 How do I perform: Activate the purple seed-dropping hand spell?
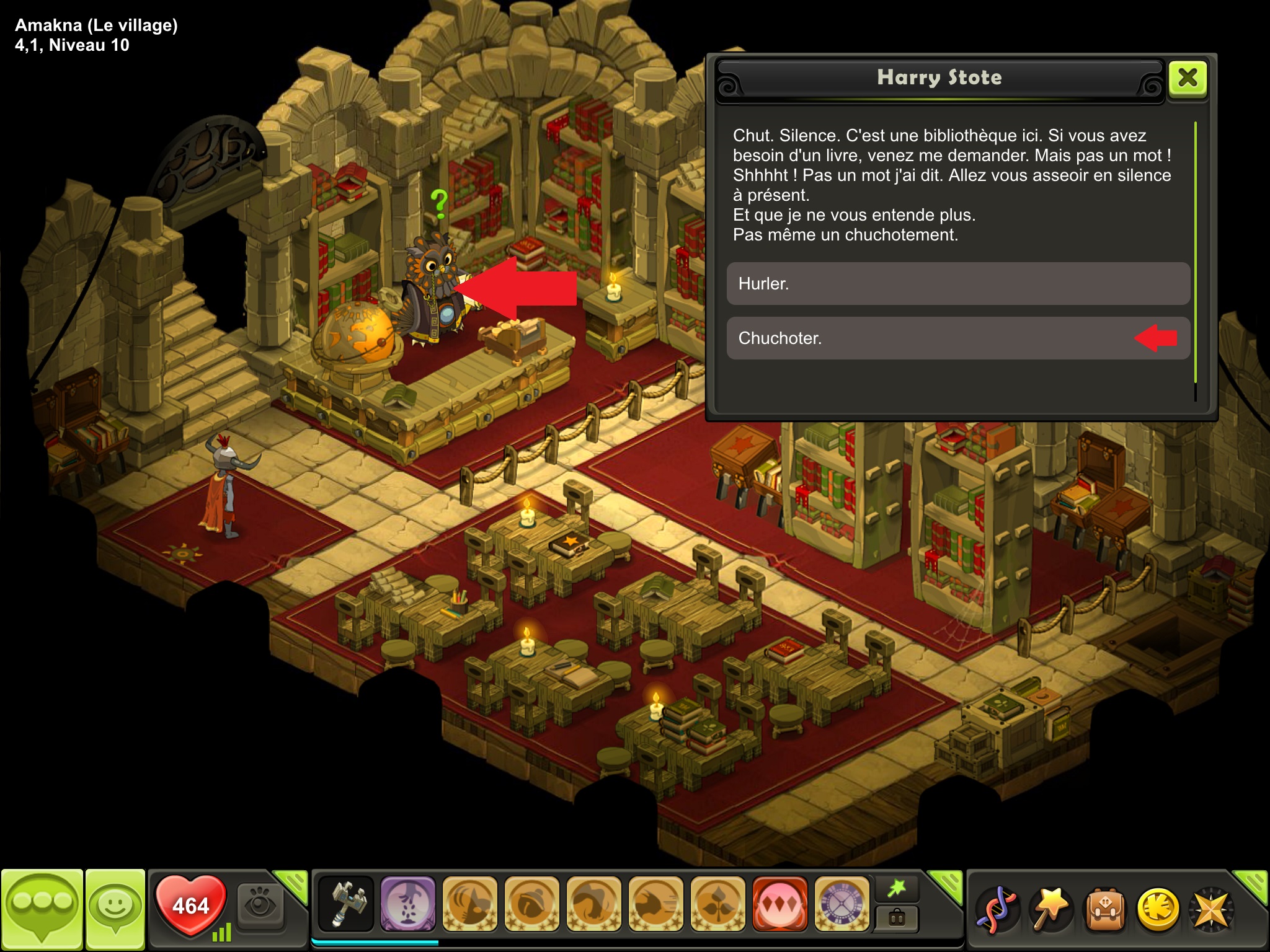[408, 904]
